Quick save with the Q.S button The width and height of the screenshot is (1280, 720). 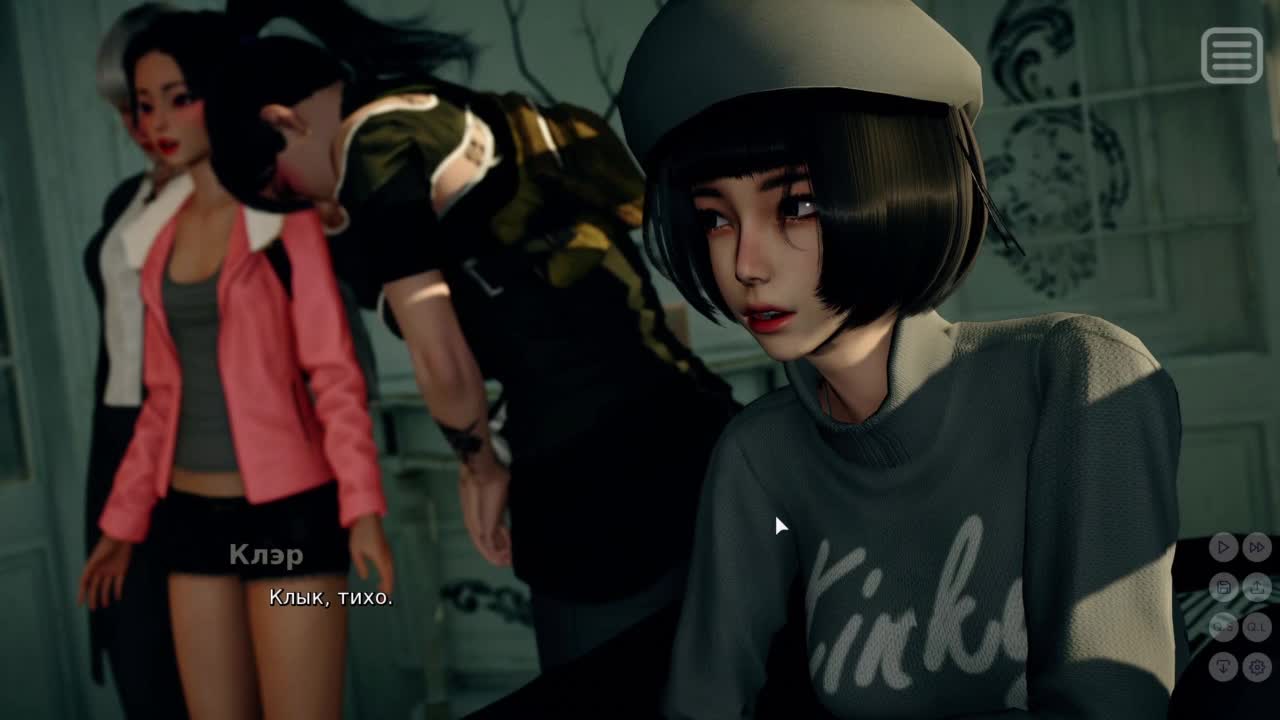tap(1223, 627)
